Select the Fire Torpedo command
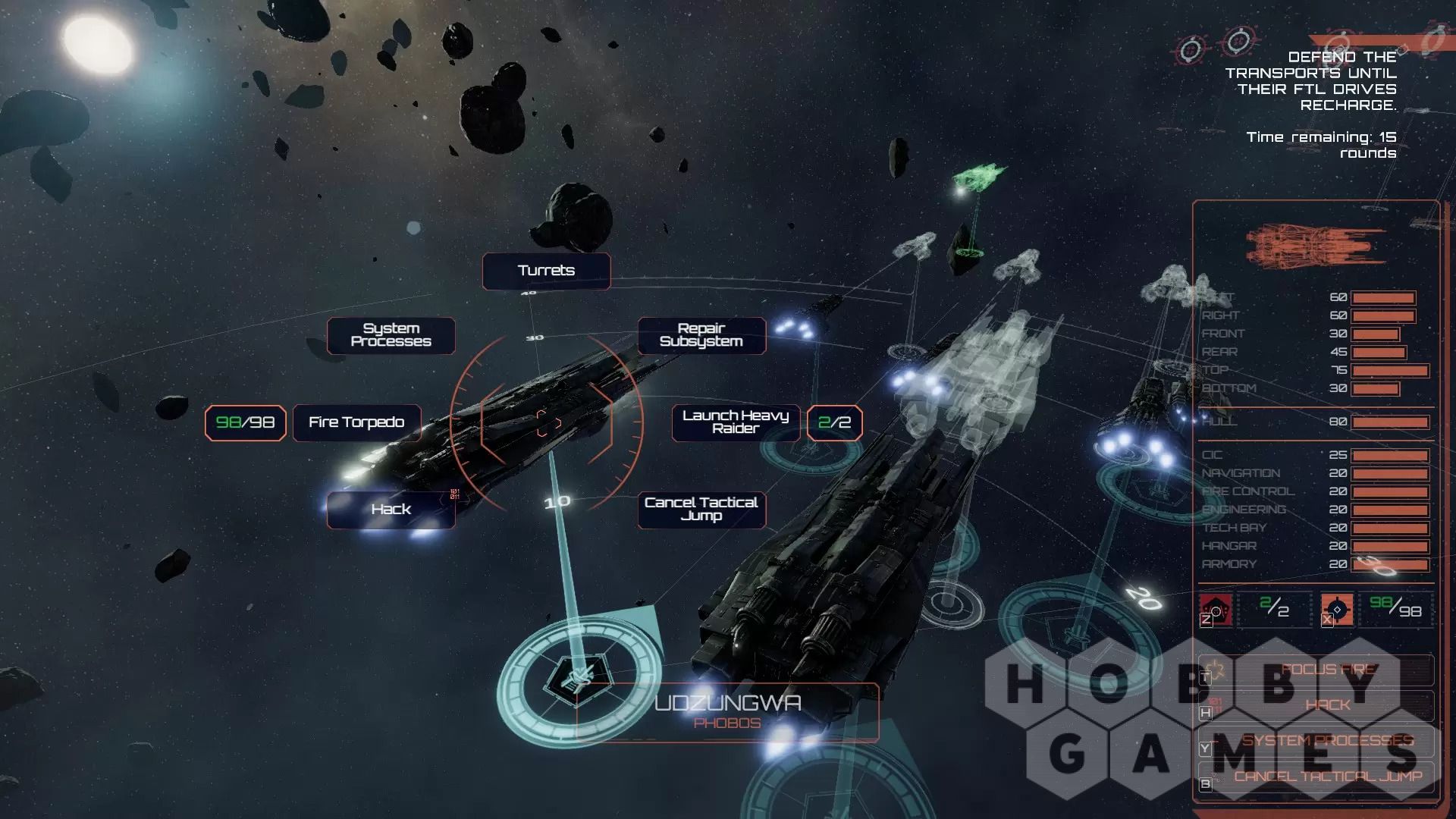Viewport: 1456px width, 819px height. 356,422
